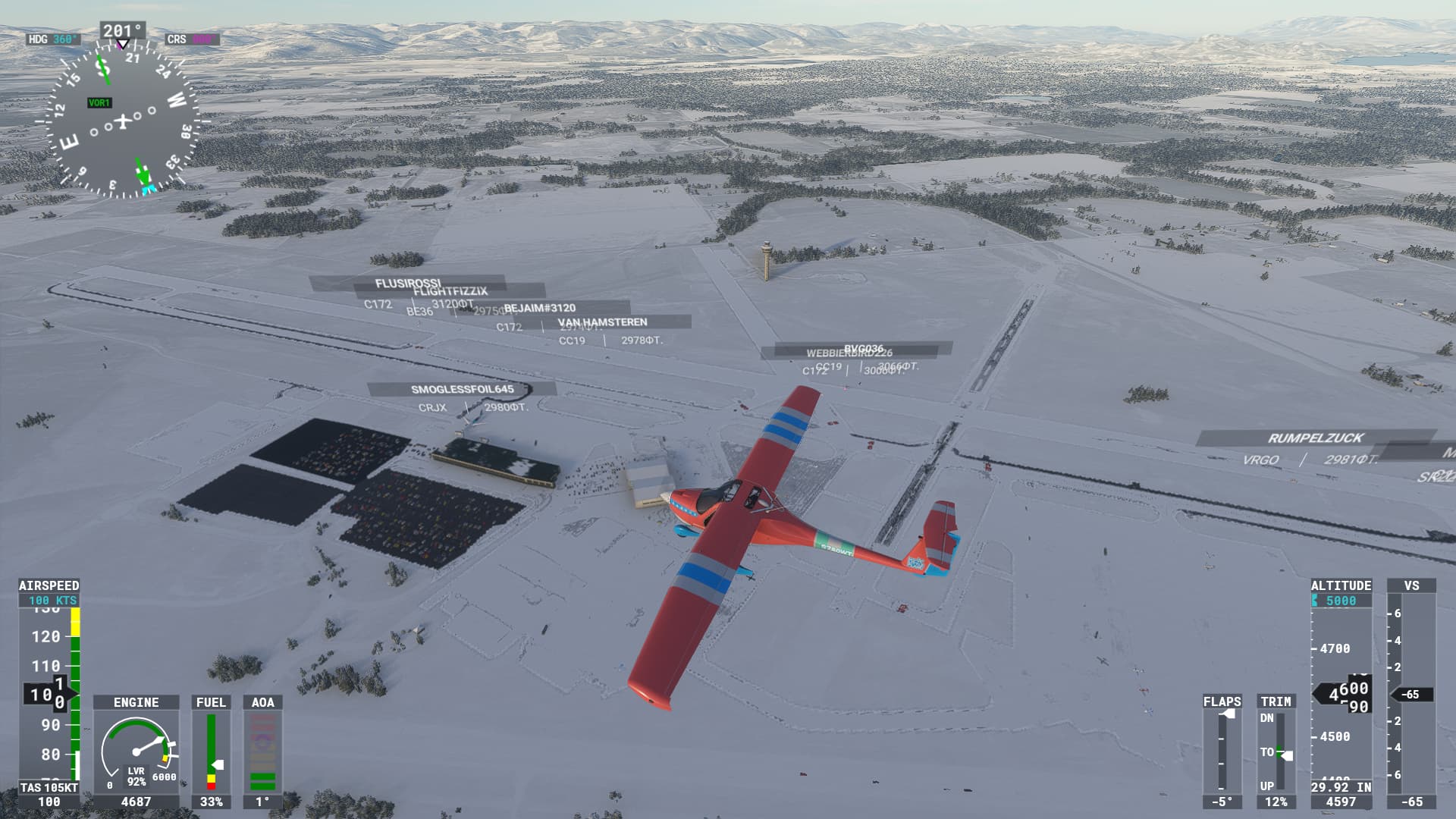The height and width of the screenshot is (819, 1456).
Task: Choose the VAN HAMSTEREN player nameplate
Action: [603, 322]
